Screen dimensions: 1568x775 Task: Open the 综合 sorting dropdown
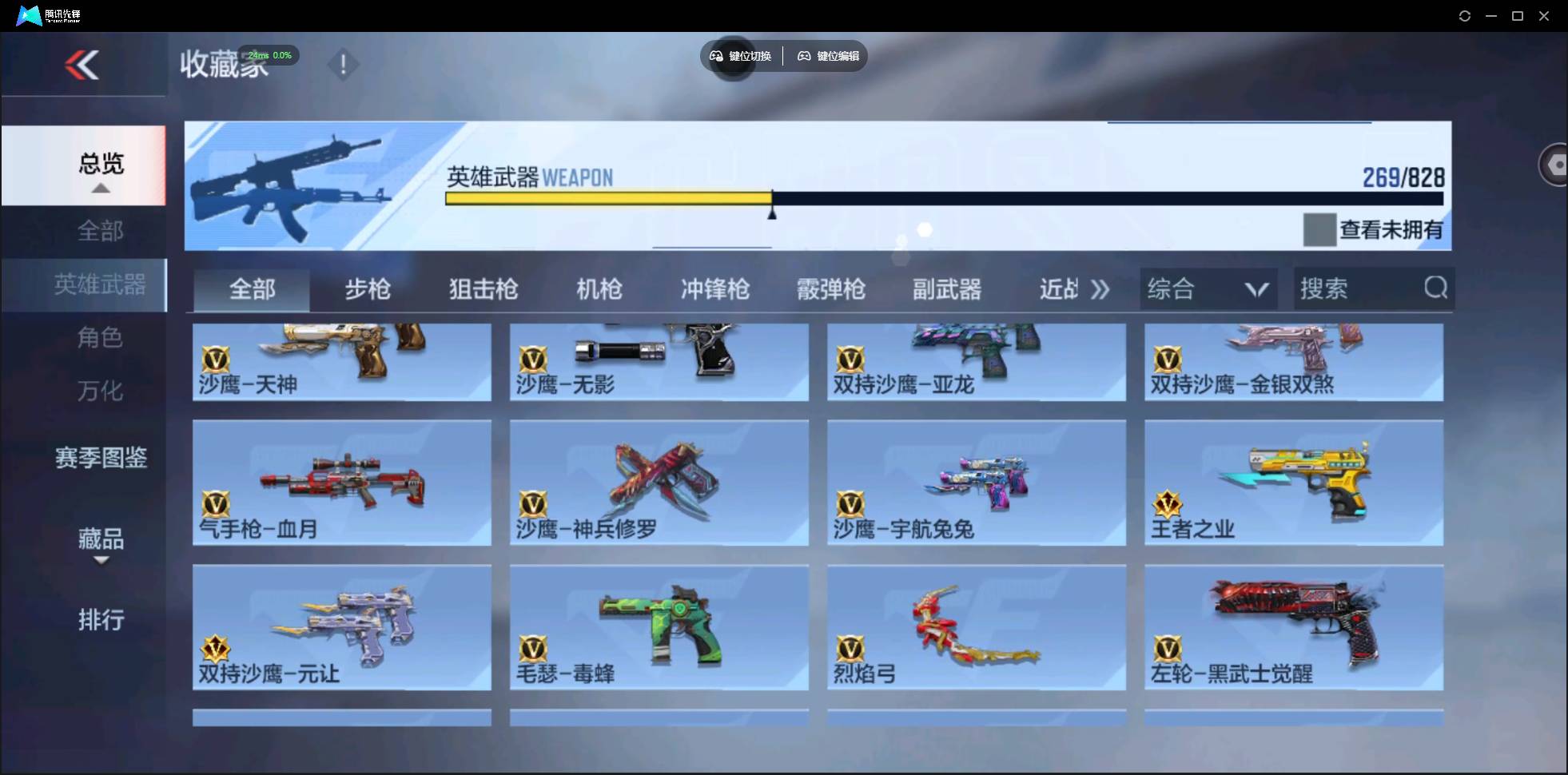click(x=1208, y=288)
